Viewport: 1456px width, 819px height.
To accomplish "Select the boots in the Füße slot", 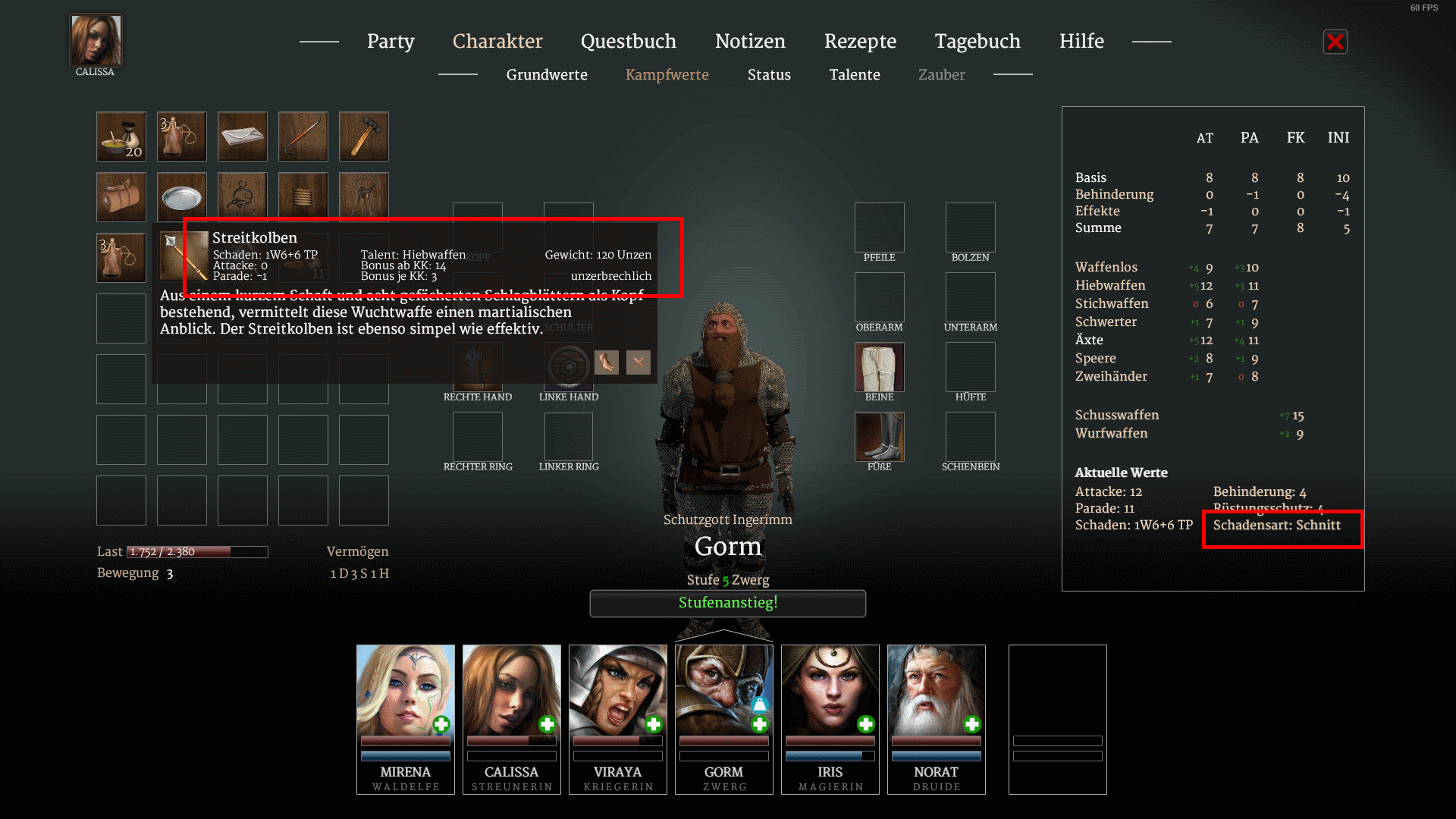I will coord(880,437).
